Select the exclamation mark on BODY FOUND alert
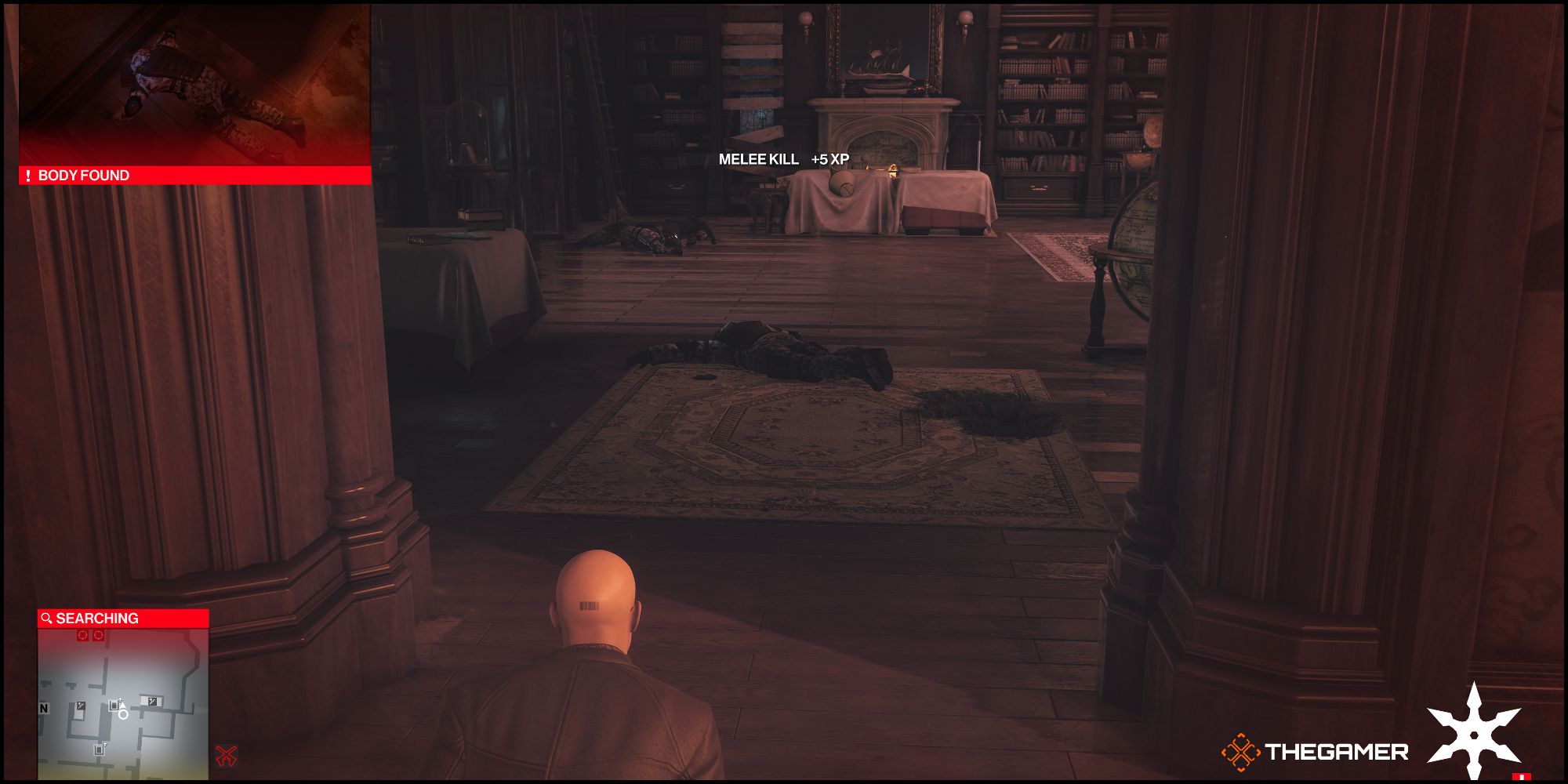Screen dimensions: 1568x784 (30, 176)
